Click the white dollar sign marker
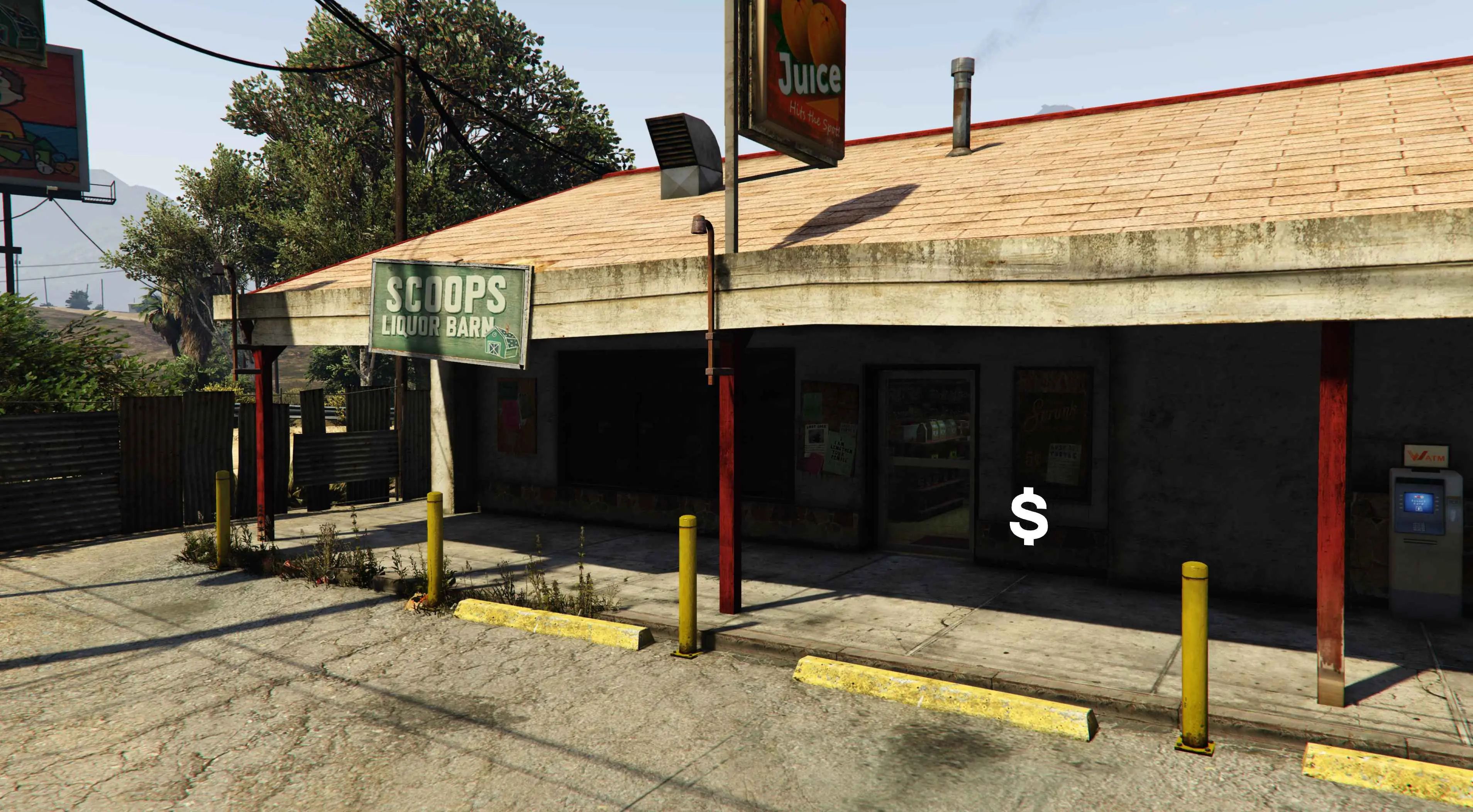 click(1029, 516)
